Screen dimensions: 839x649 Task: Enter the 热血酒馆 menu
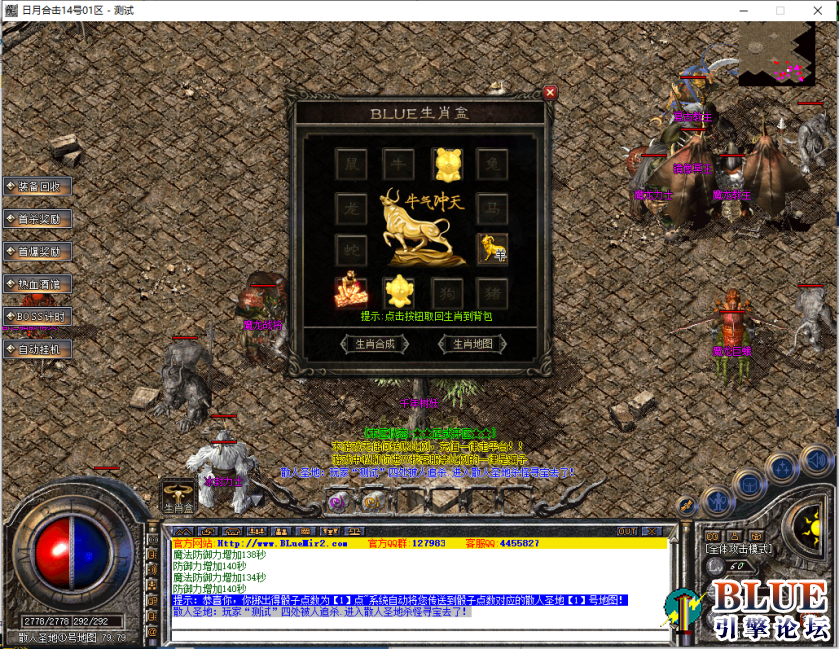[x=37, y=284]
